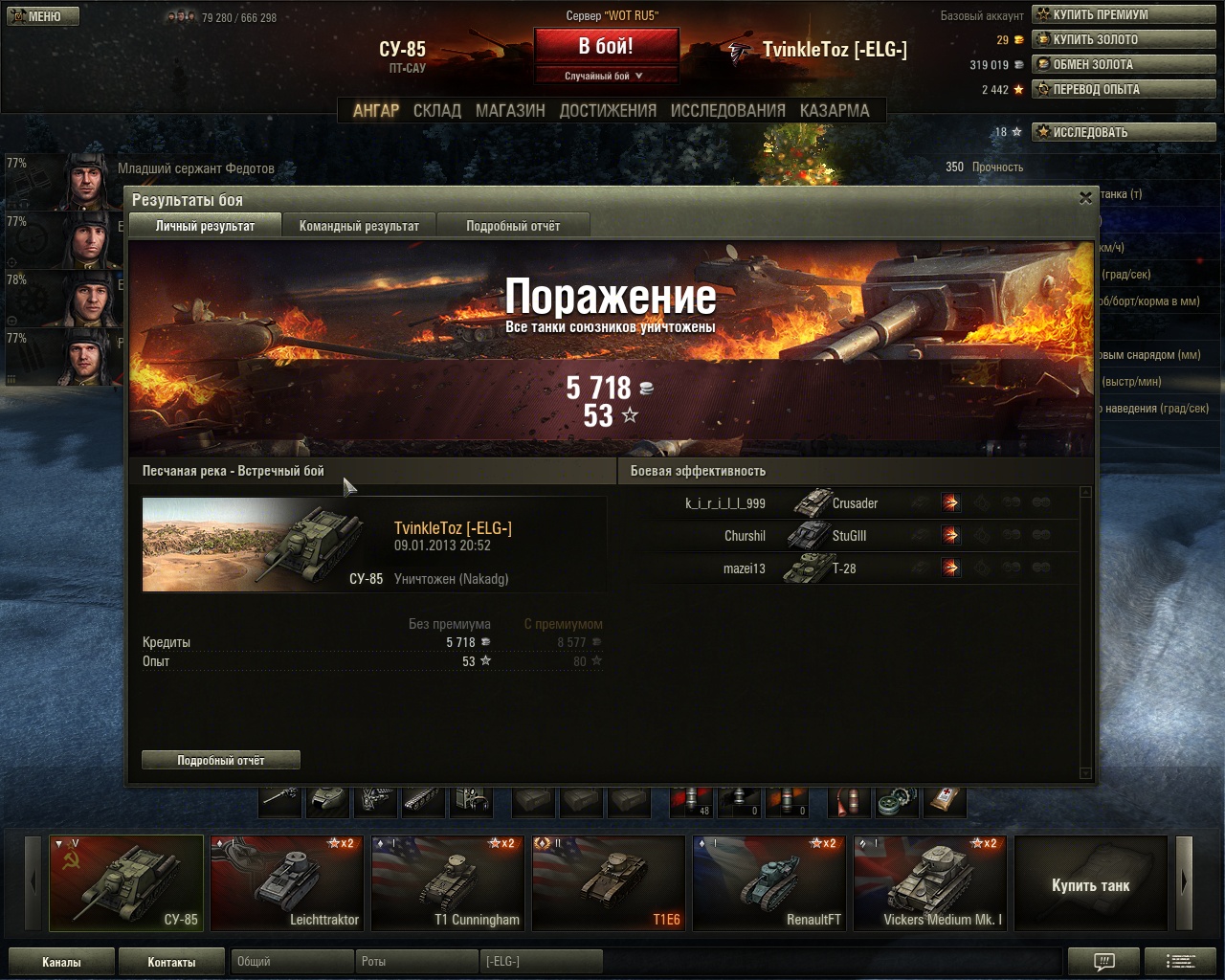Screen dimensions: 1225x980
Task: Go to ИССЛЕДОВАНИЯ section
Action: pyautogui.click(x=727, y=111)
